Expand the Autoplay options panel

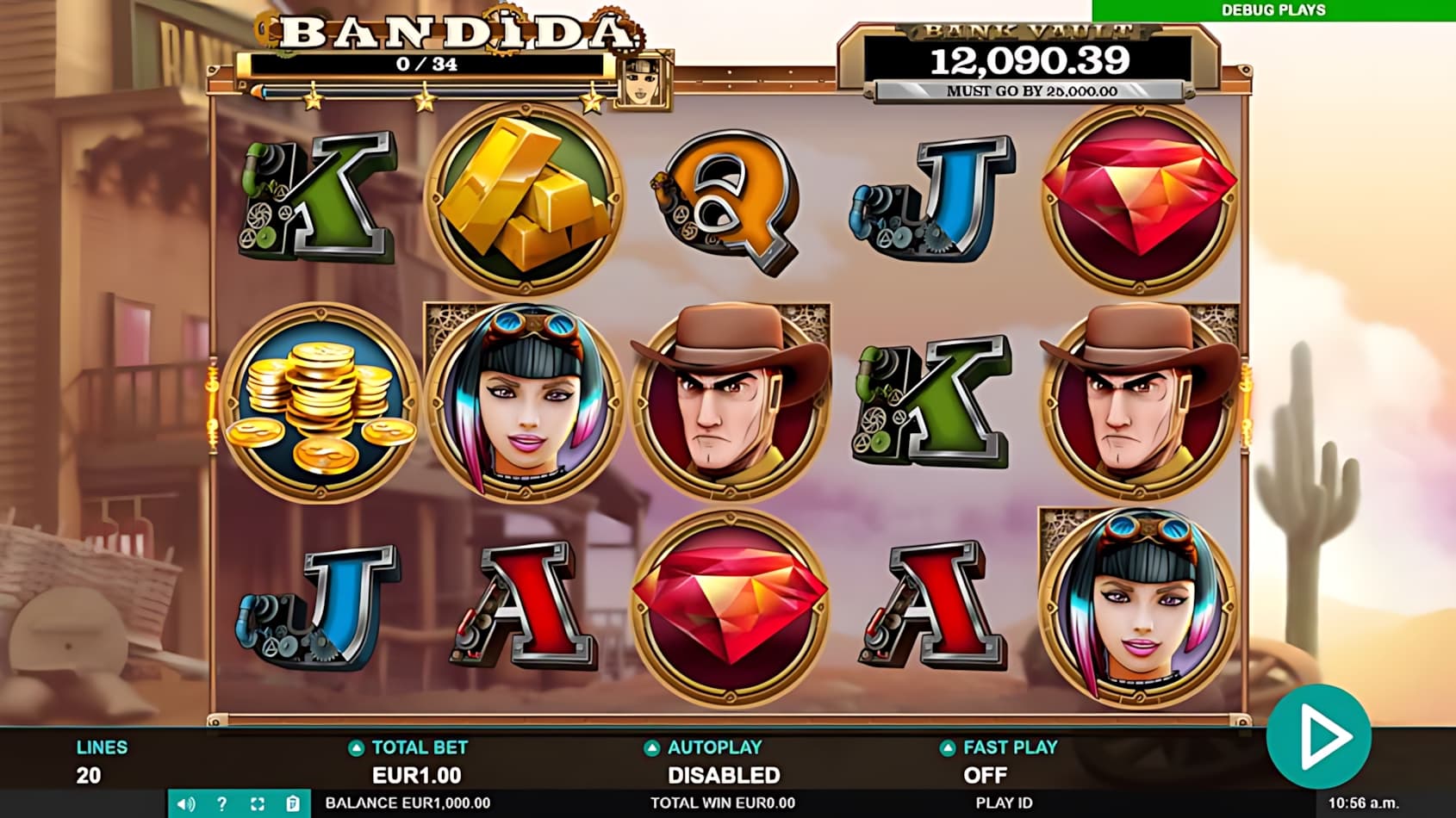click(704, 748)
